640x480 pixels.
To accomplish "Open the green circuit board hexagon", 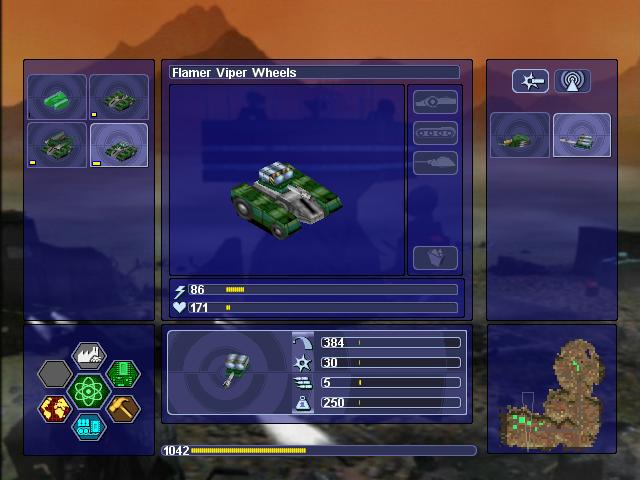I will click(122, 374).
